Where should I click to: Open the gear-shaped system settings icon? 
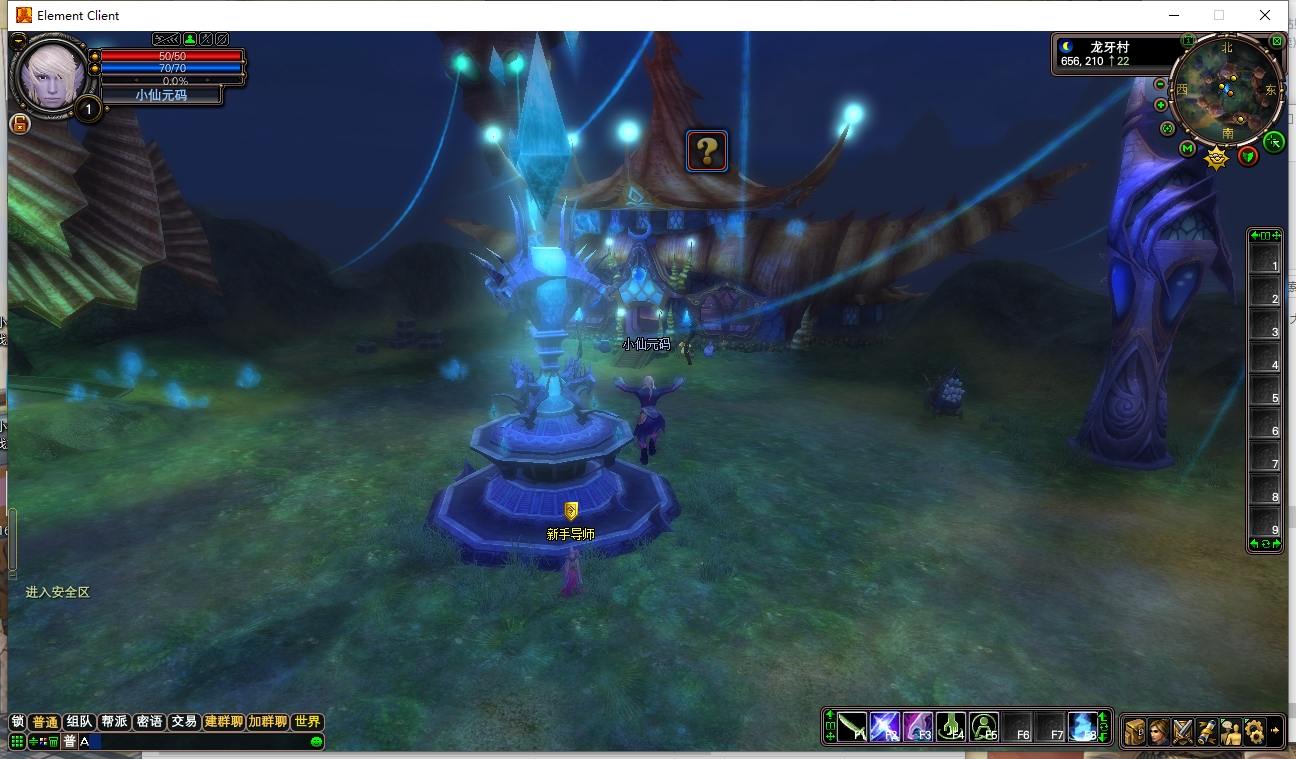pos(1255,731)
